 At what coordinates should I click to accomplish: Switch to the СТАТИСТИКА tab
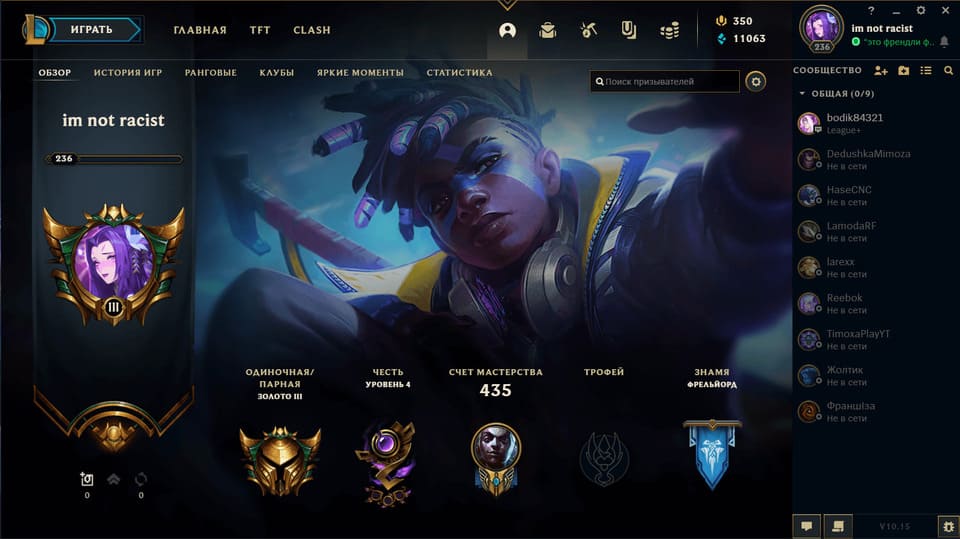click(x=459, y=73)
